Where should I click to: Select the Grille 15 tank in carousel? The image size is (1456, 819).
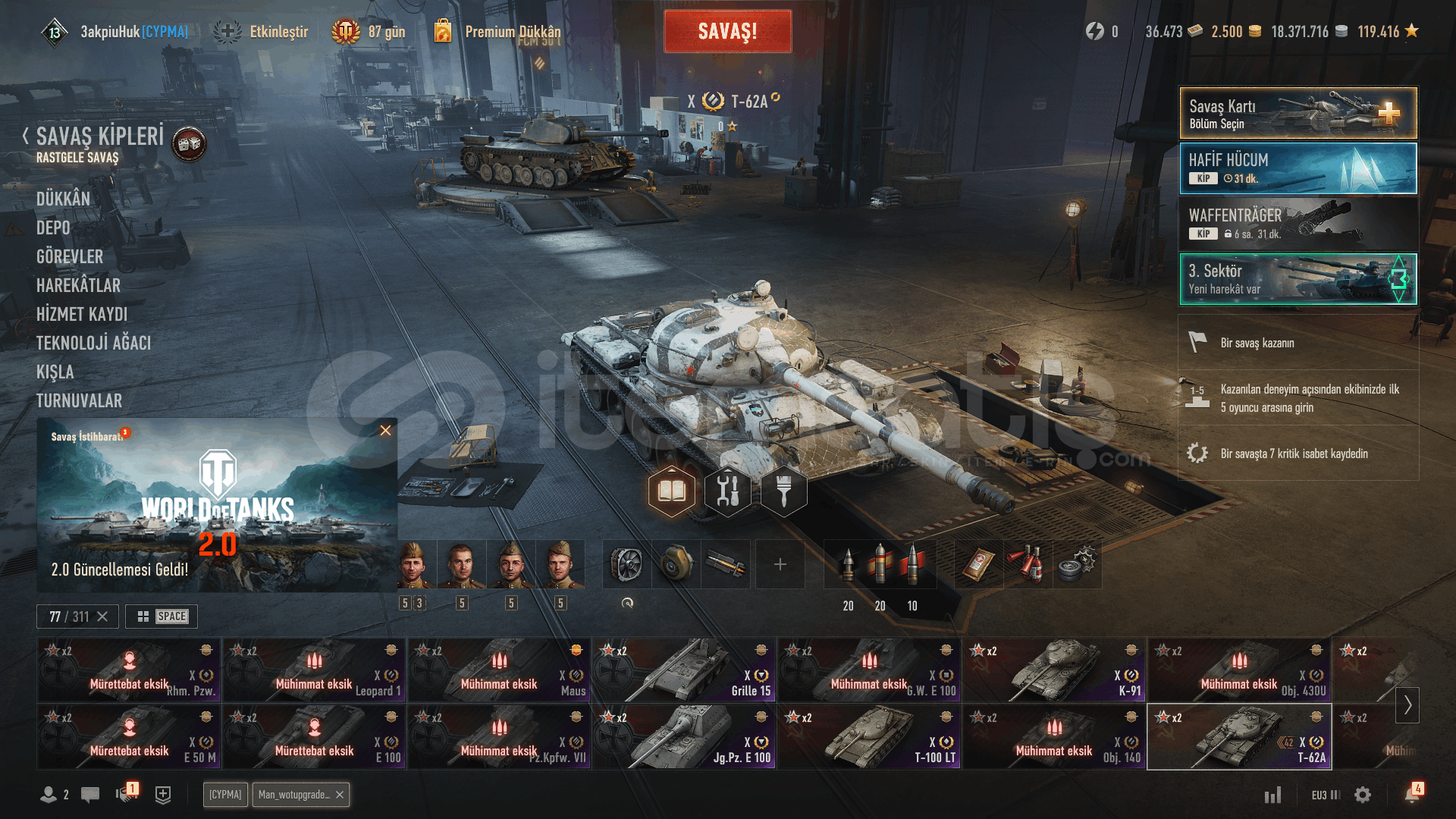coord(683,670)
